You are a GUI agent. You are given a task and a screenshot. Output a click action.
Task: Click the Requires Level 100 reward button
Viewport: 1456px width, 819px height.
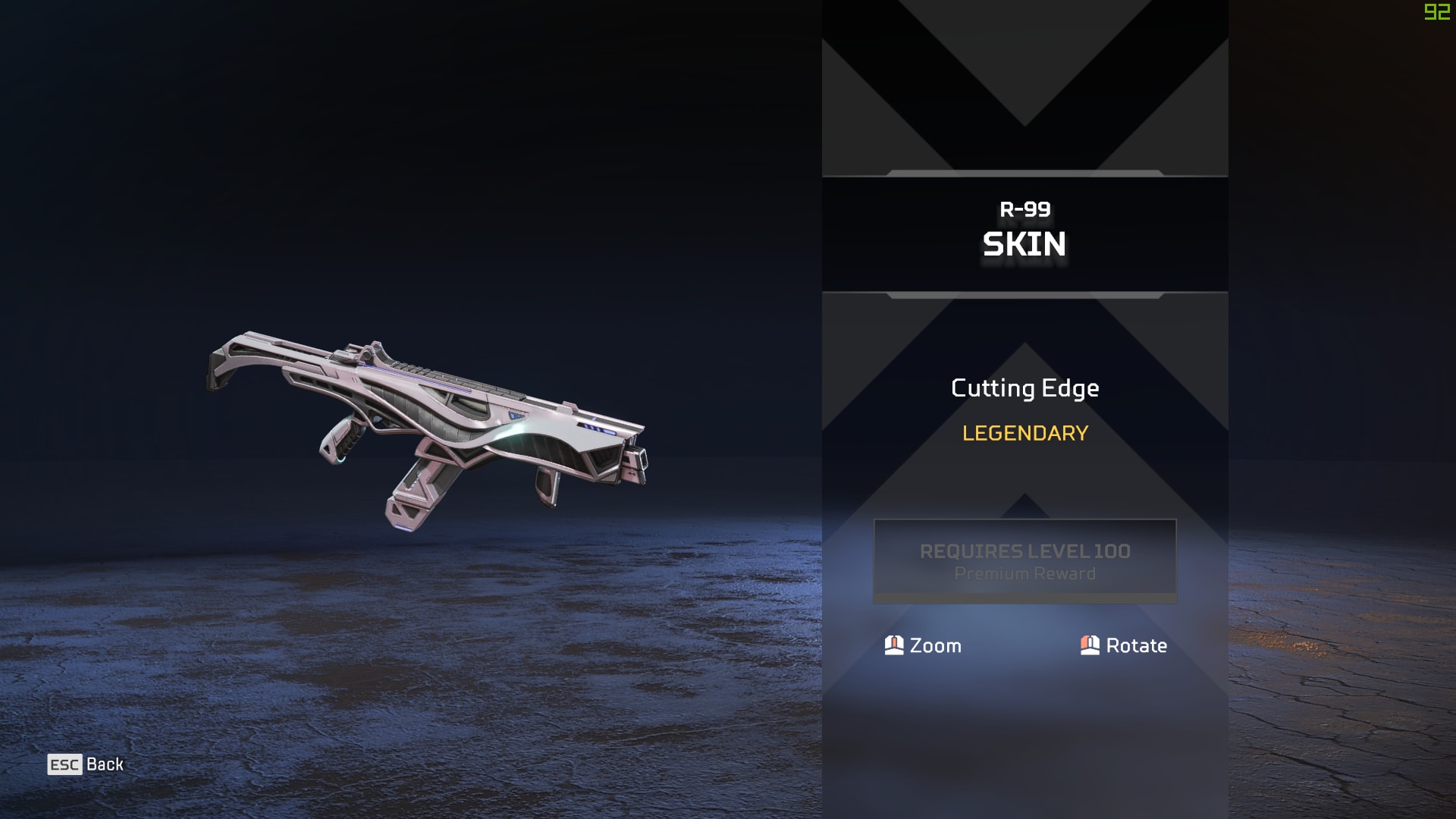(1025, 561)
